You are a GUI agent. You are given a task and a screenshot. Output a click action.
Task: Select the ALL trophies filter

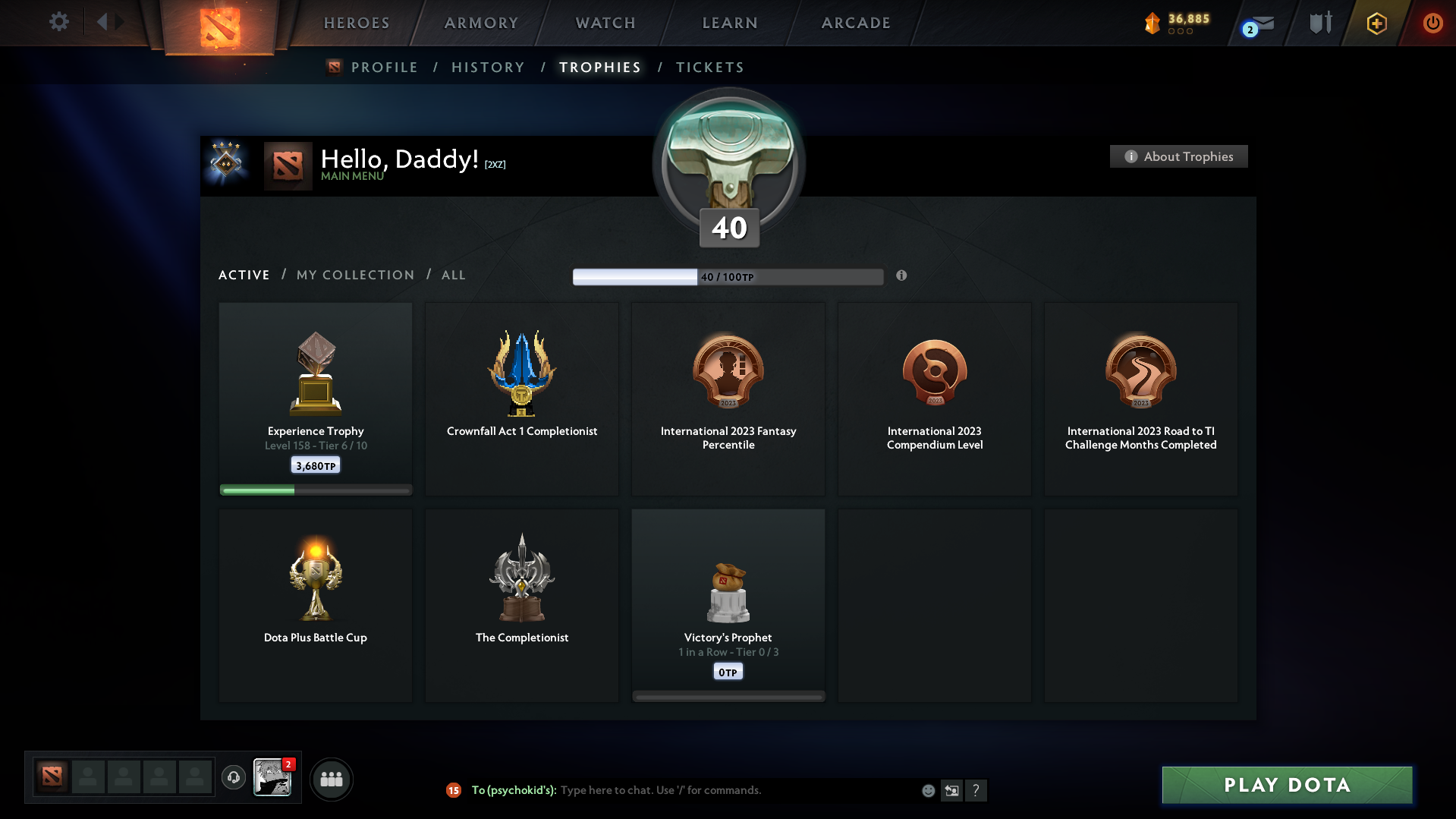453,275
